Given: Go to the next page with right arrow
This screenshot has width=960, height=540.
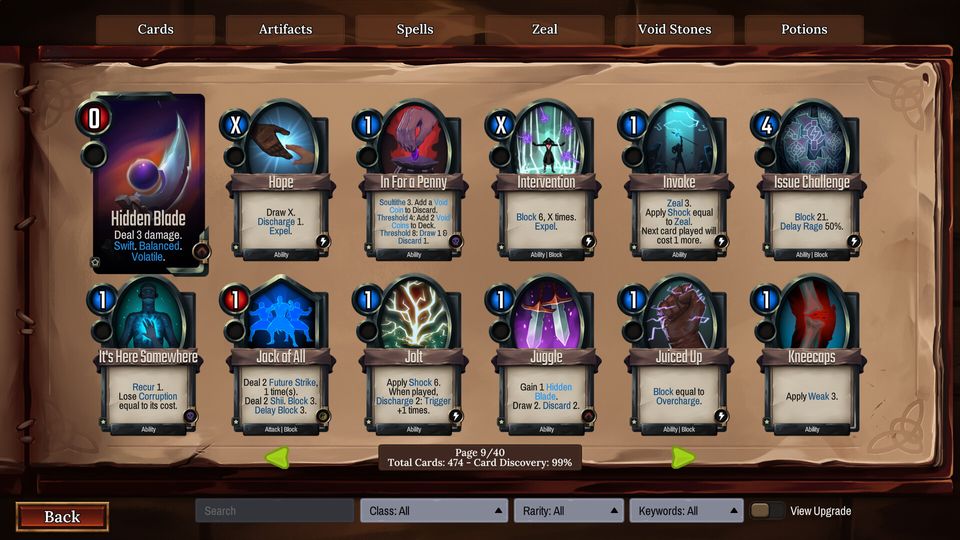Looking at the screenshot, I should 683,457.
